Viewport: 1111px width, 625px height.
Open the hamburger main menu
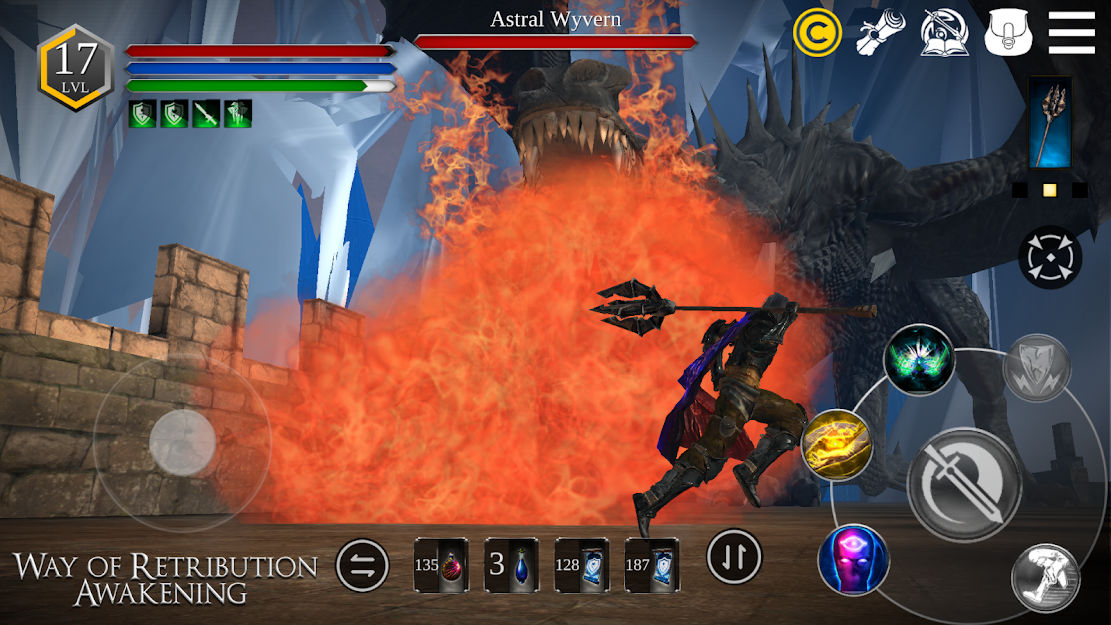click(x=1071, y=33)
